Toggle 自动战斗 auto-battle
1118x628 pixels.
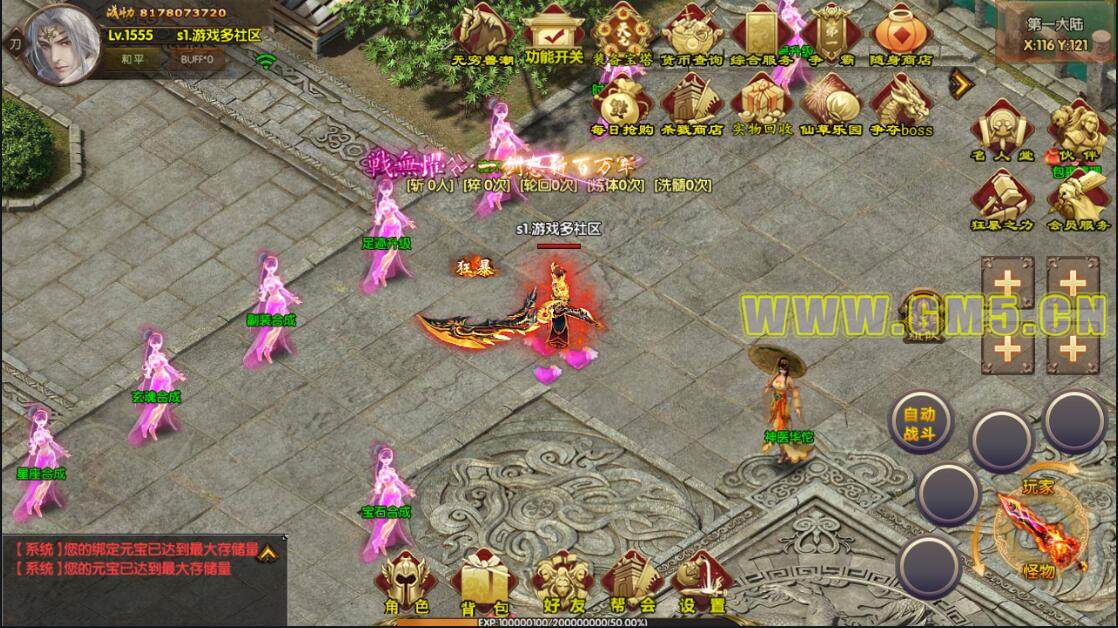[920, 421]
